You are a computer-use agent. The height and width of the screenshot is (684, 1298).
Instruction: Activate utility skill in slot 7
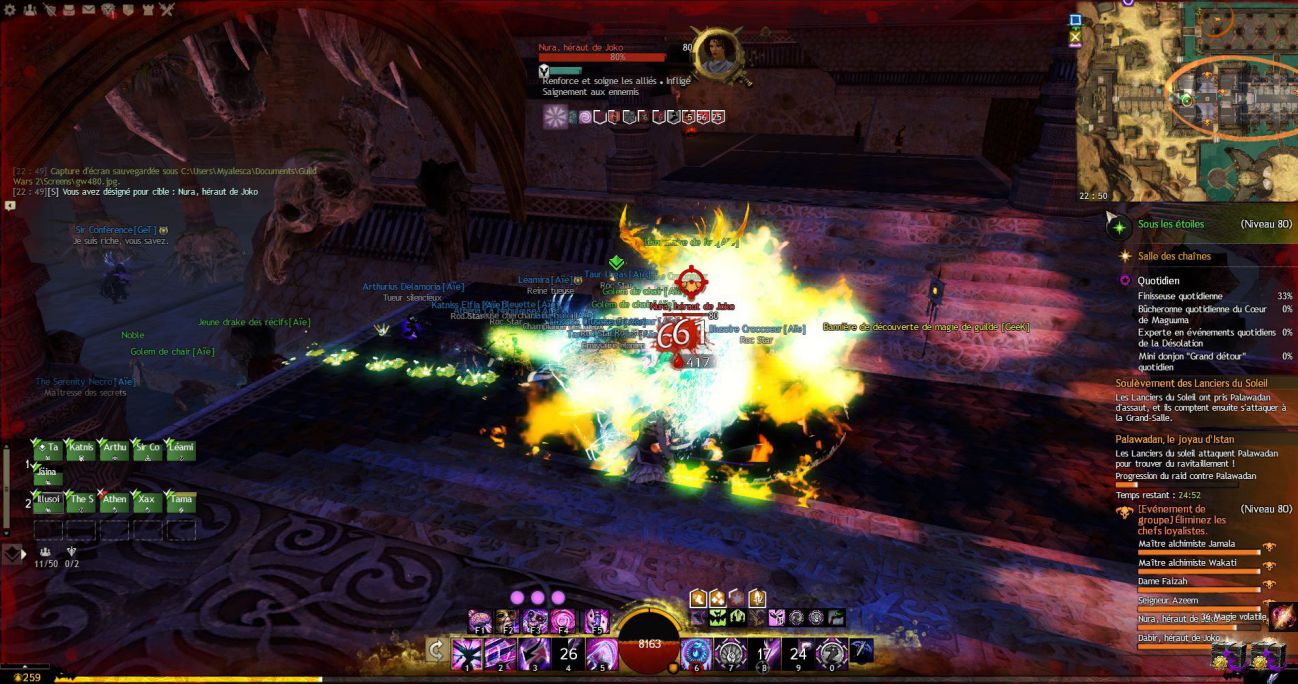coord(730,655)
